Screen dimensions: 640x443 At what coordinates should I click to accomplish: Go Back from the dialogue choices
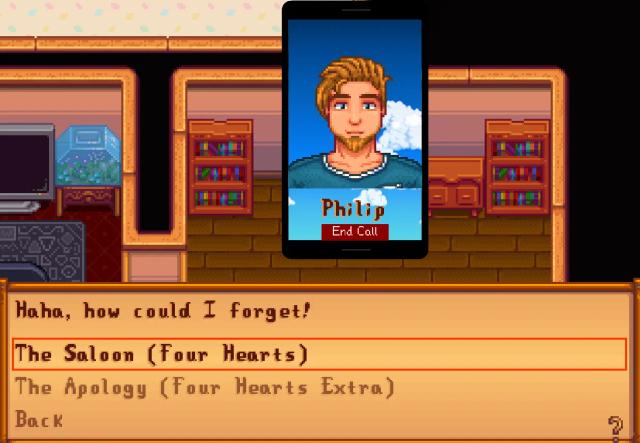click(40, 420)
